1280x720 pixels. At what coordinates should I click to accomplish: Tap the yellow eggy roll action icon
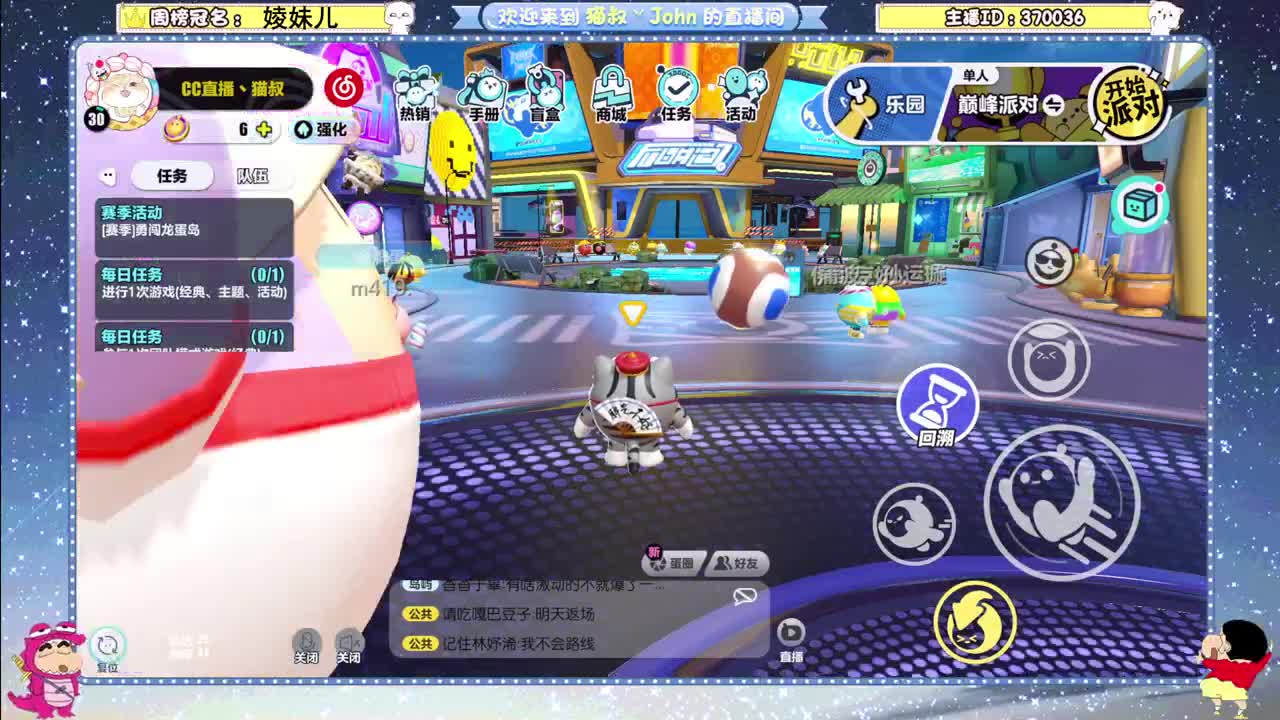click(x=977, y=622)
